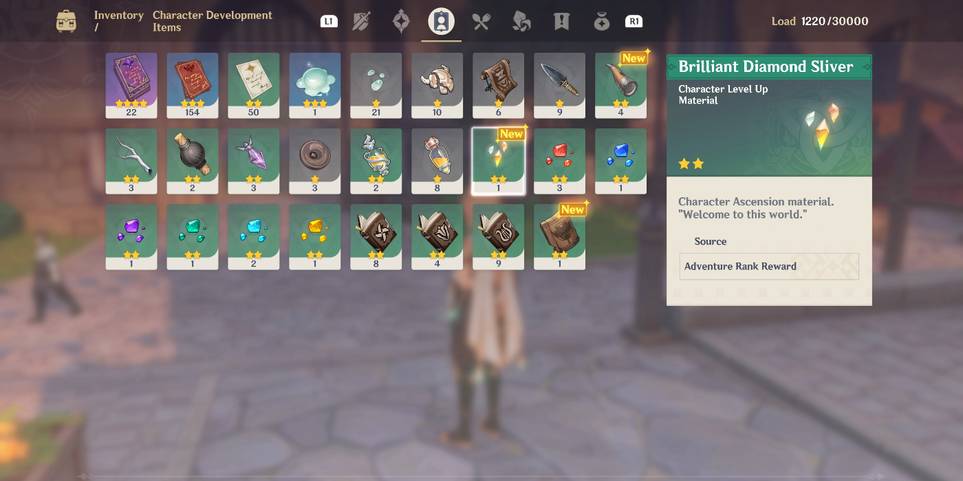Viewport: 963px width, 481px height.
Task: Choose the red book stack of 154
Action: pyautogui.click(x=192, y=85)
